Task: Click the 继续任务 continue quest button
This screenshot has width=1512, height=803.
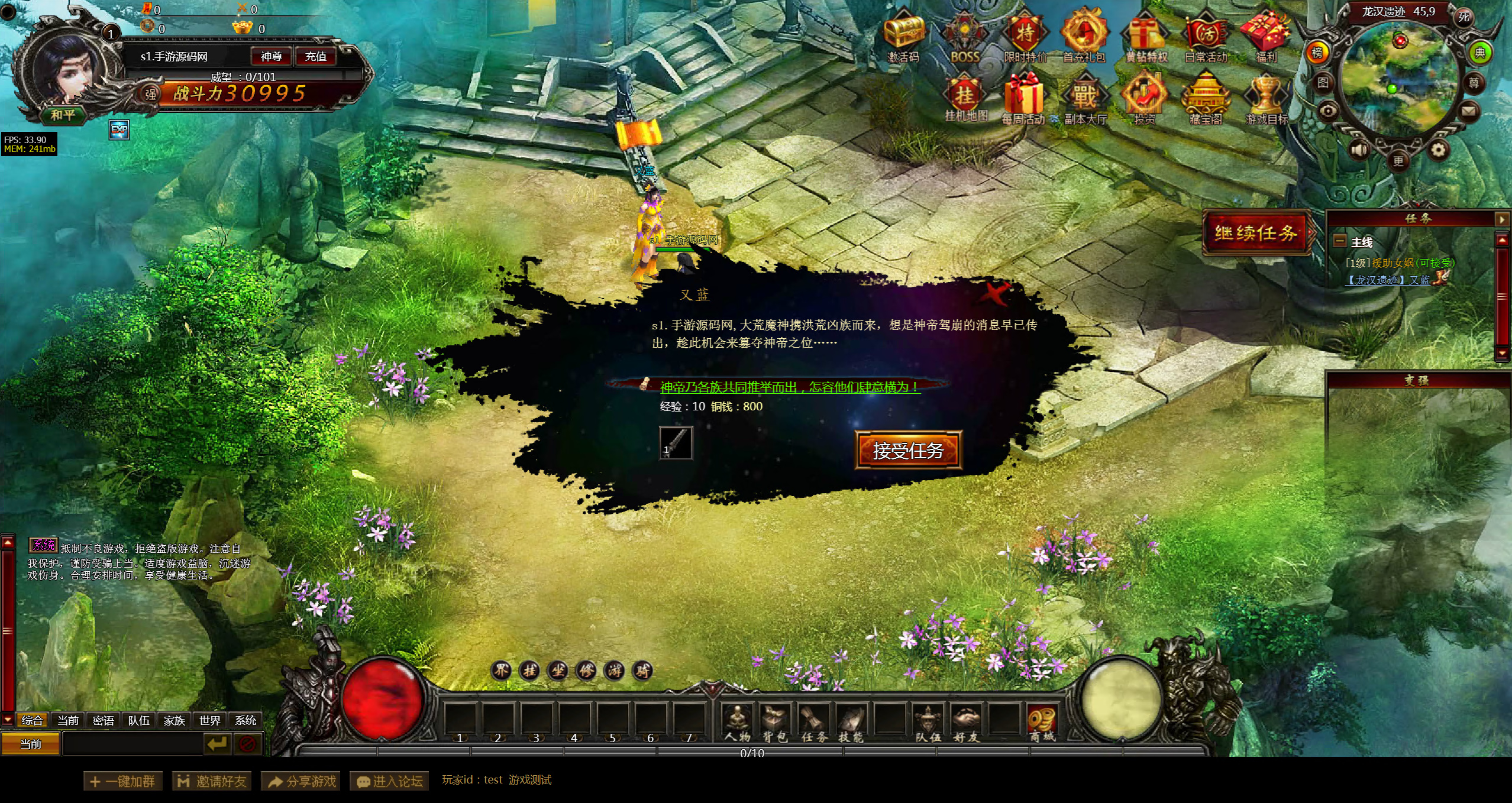Action: click(1256, 233)
